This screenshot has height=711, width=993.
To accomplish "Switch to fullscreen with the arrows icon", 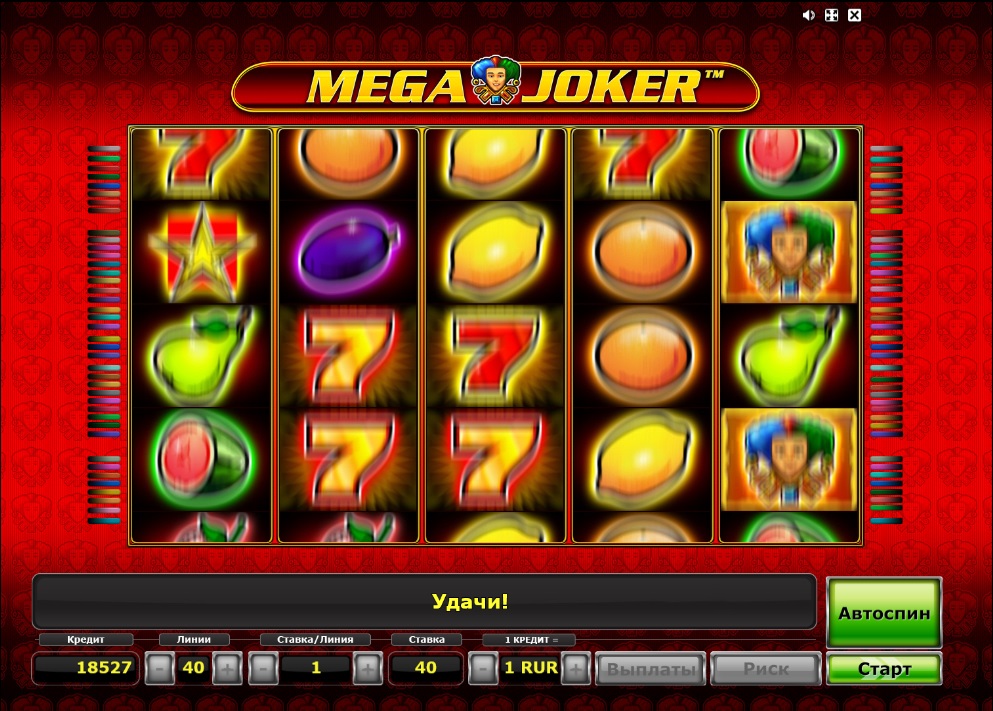I will point(832,15).
